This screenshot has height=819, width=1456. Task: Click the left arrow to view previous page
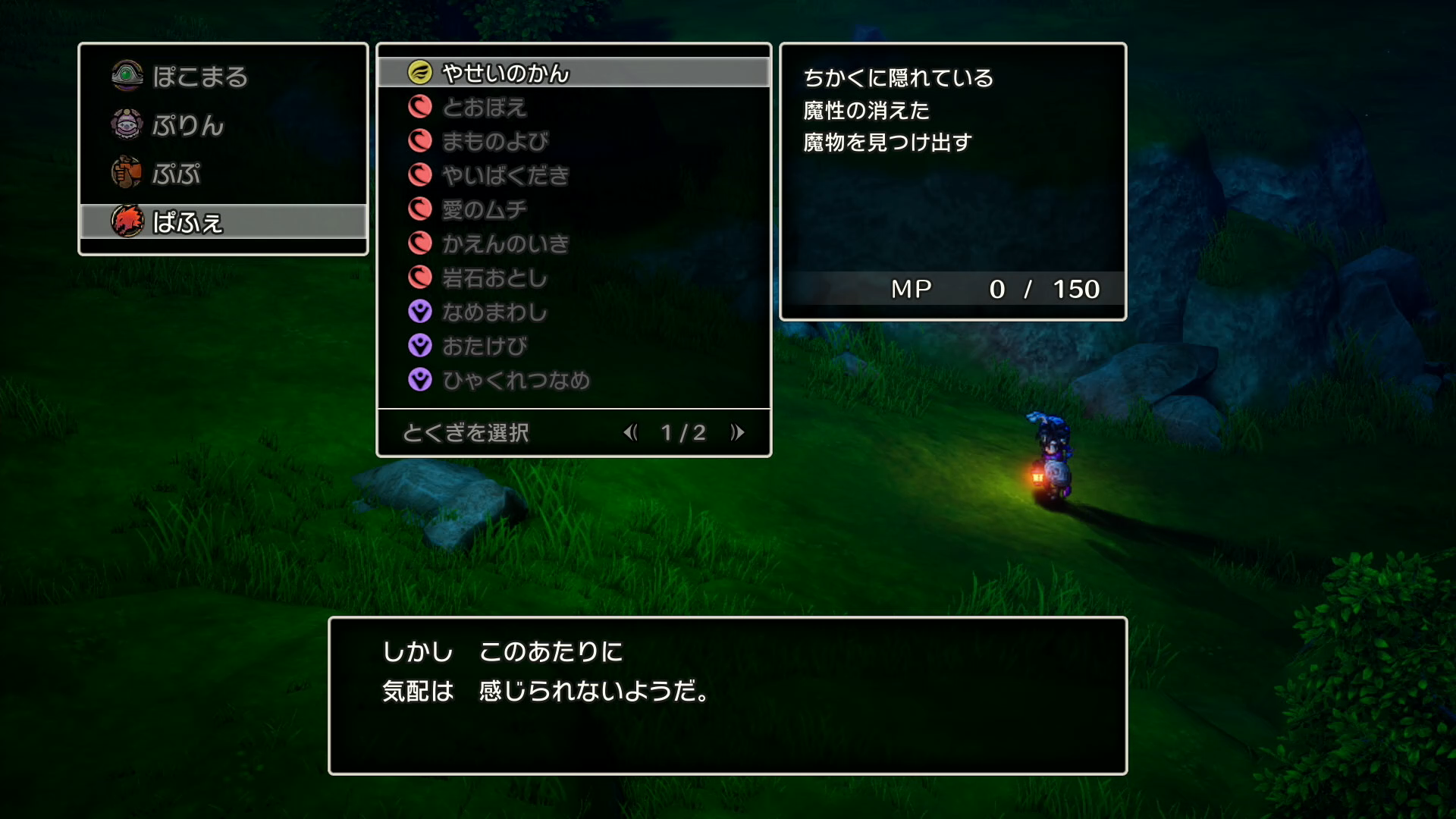(x=632, y=431)
